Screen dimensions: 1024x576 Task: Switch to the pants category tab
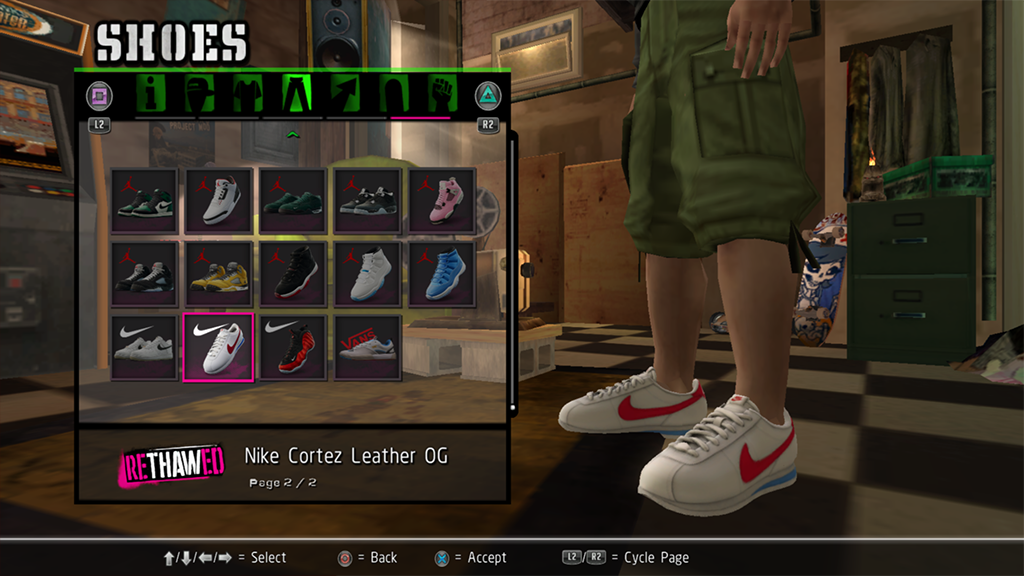coord(297,95)
